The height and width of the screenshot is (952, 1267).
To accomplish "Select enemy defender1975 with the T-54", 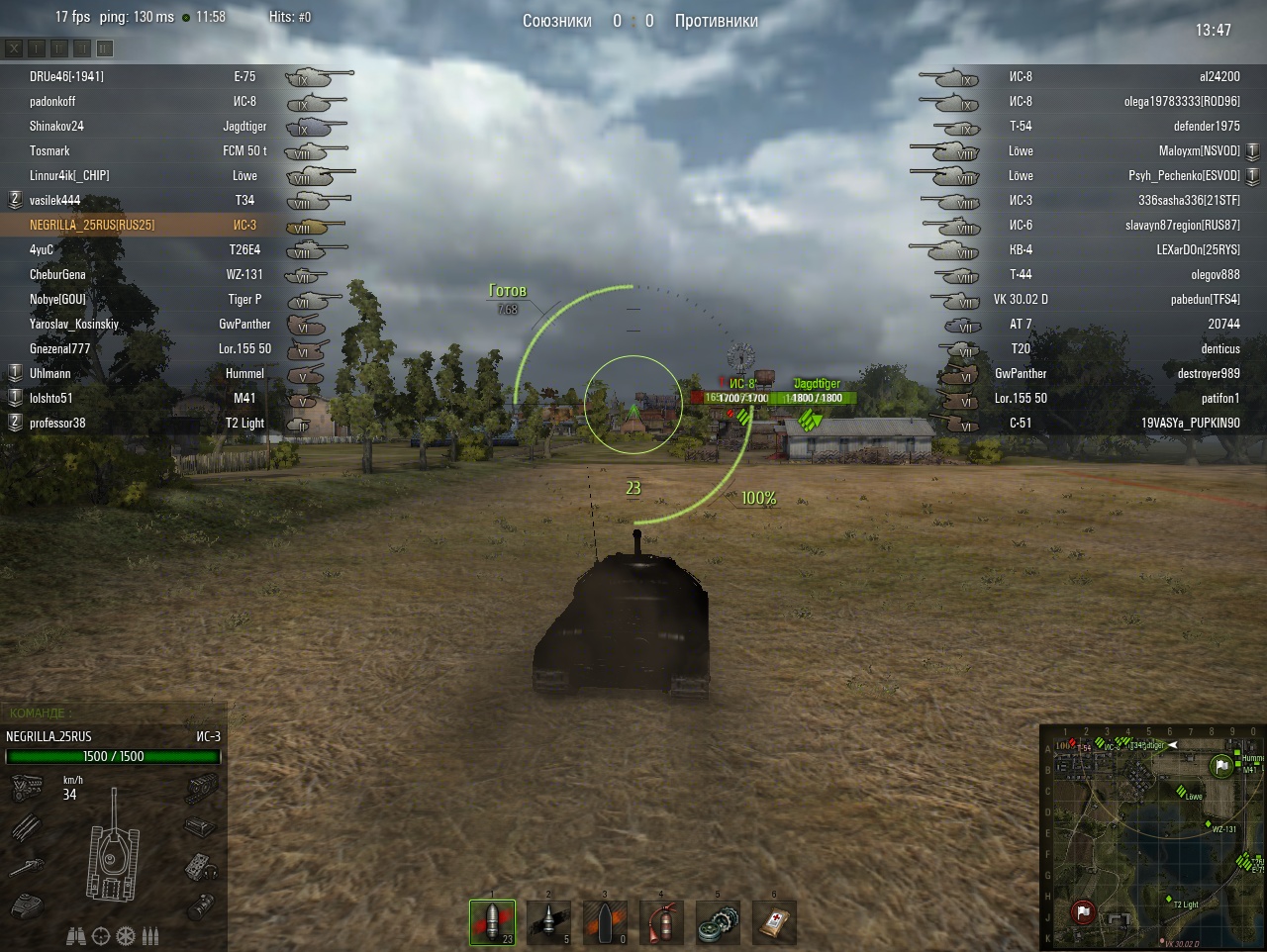I will 1206,126.
